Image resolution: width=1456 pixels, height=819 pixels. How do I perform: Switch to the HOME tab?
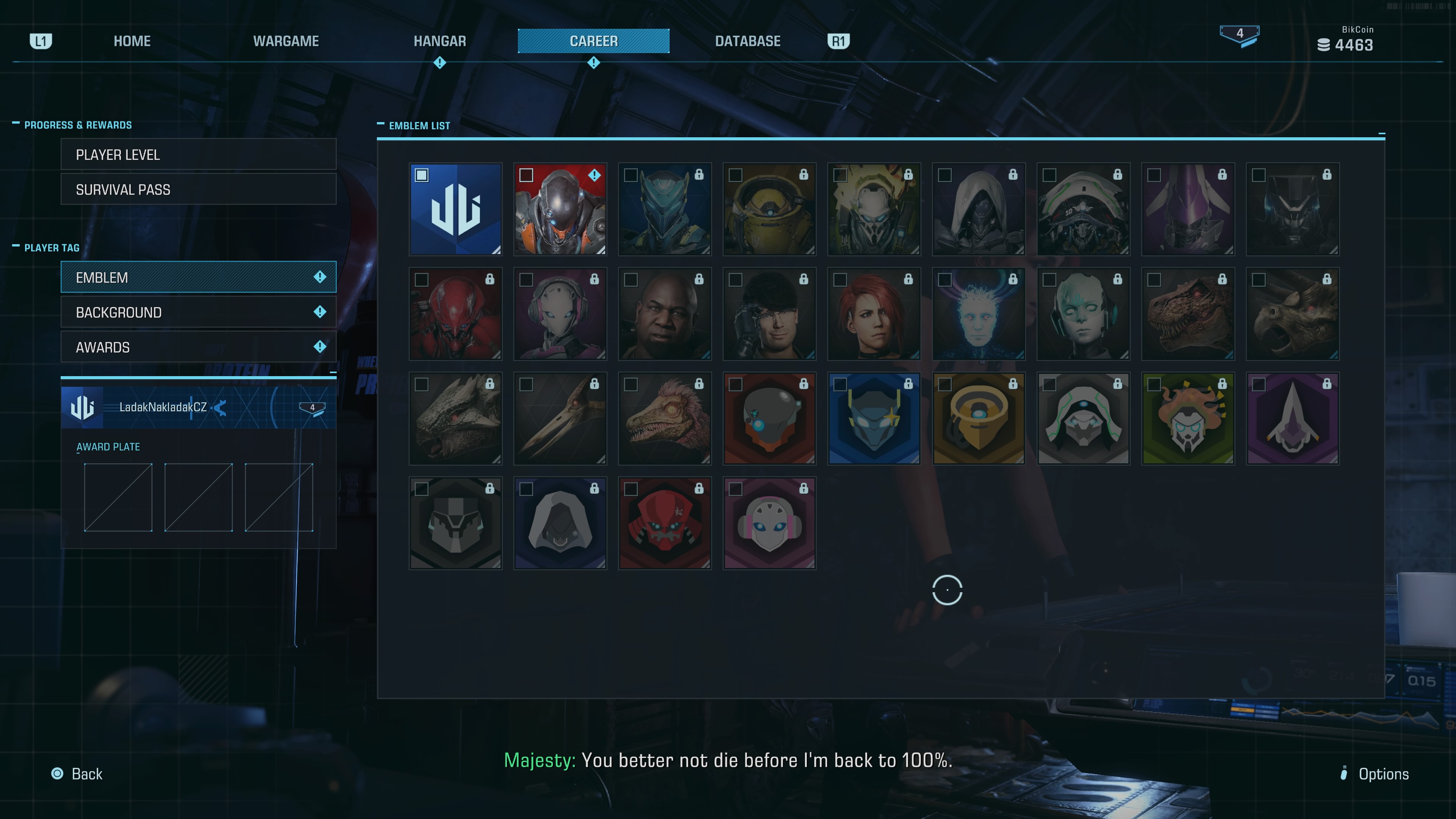pyautogui.click(x=132, y=41)
